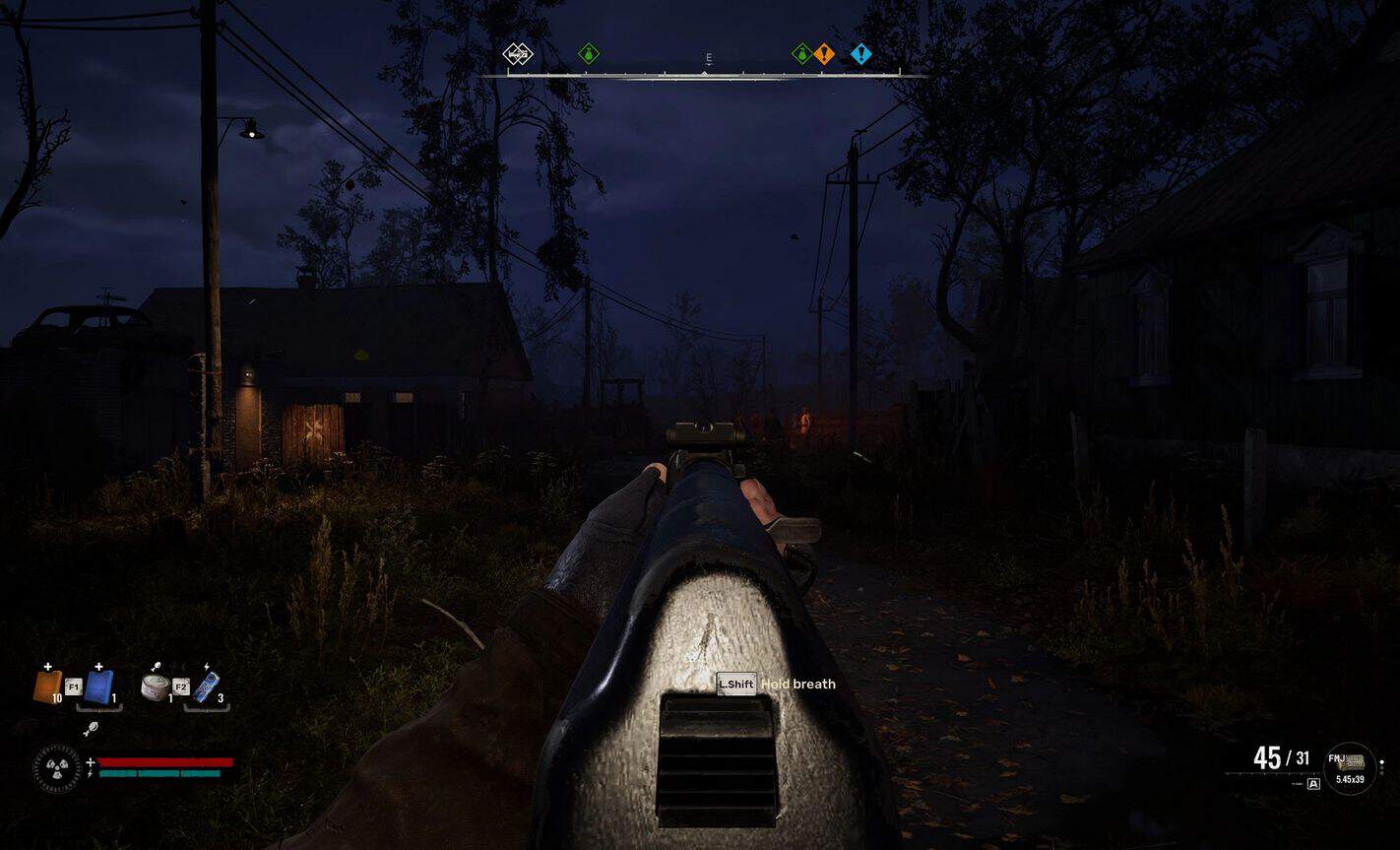Click the green marker beside the orange marker
Image resolution: width=1400 pixels, height=850 pixels.
coord(802,54)
